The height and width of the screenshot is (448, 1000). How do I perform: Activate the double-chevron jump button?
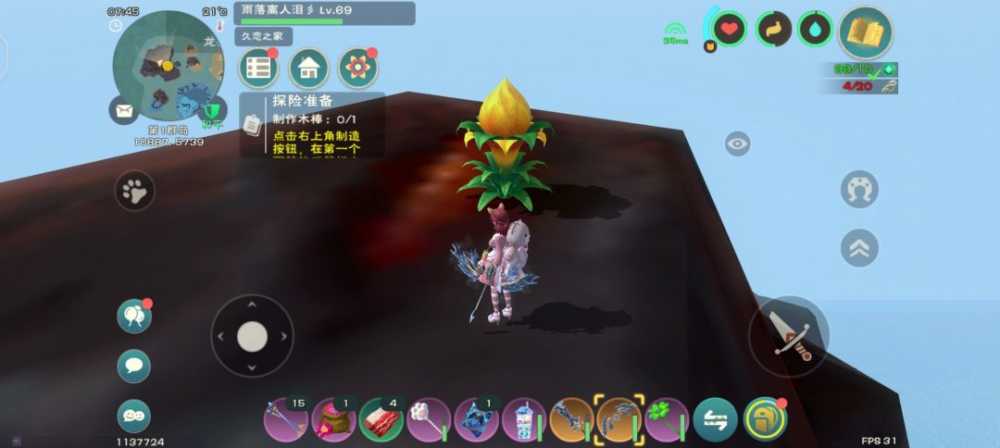[859, 248]
